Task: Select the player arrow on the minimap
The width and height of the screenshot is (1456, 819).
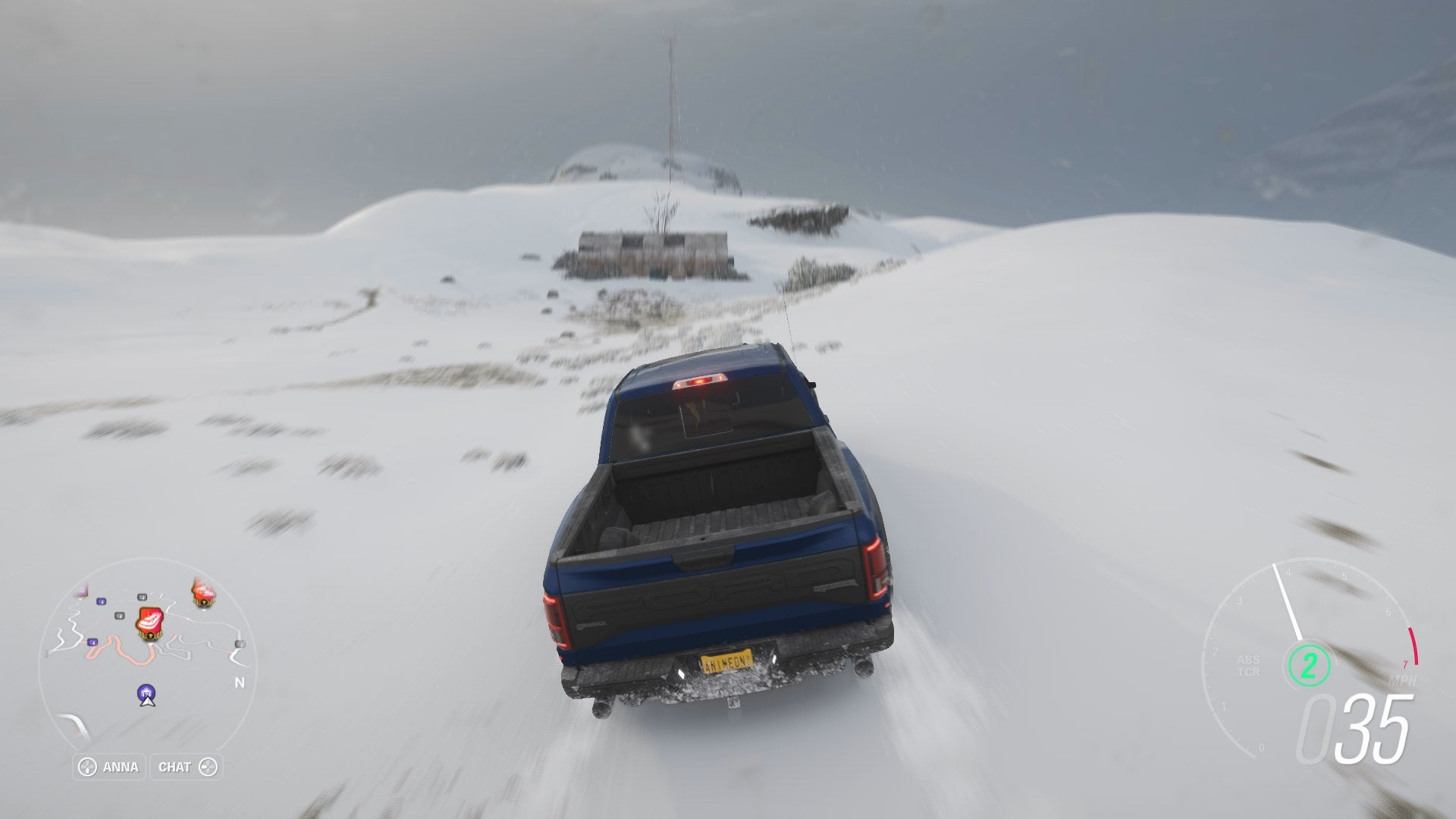Action: pos(148,704)
